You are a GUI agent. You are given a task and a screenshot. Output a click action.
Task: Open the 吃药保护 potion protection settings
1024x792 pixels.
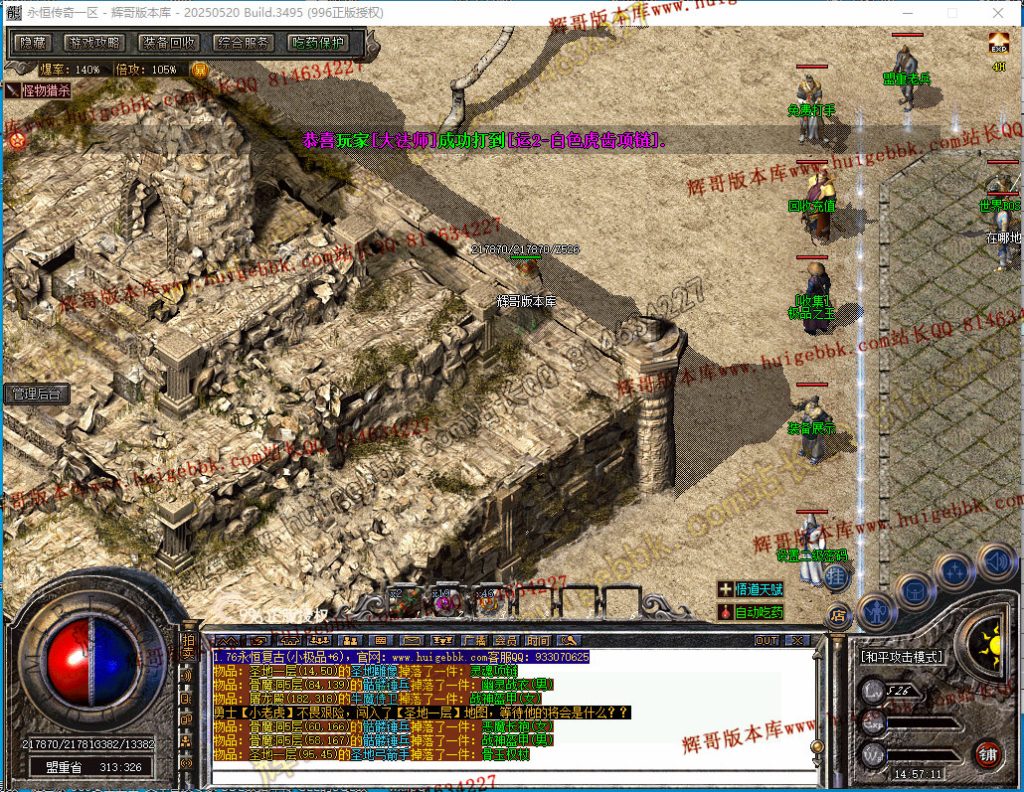click(x=317, y=43)
